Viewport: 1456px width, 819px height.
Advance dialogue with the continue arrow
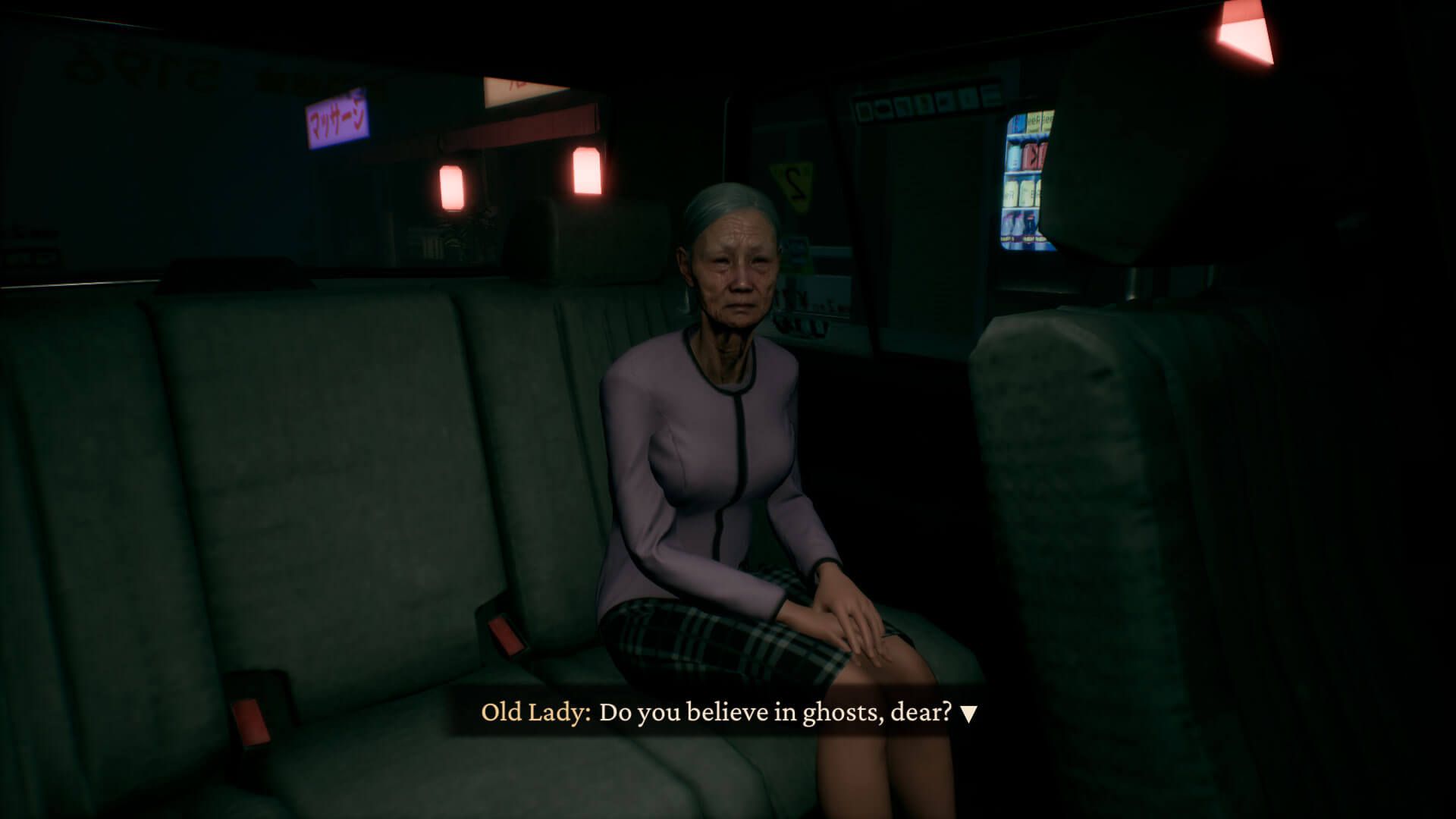point(968,714)
